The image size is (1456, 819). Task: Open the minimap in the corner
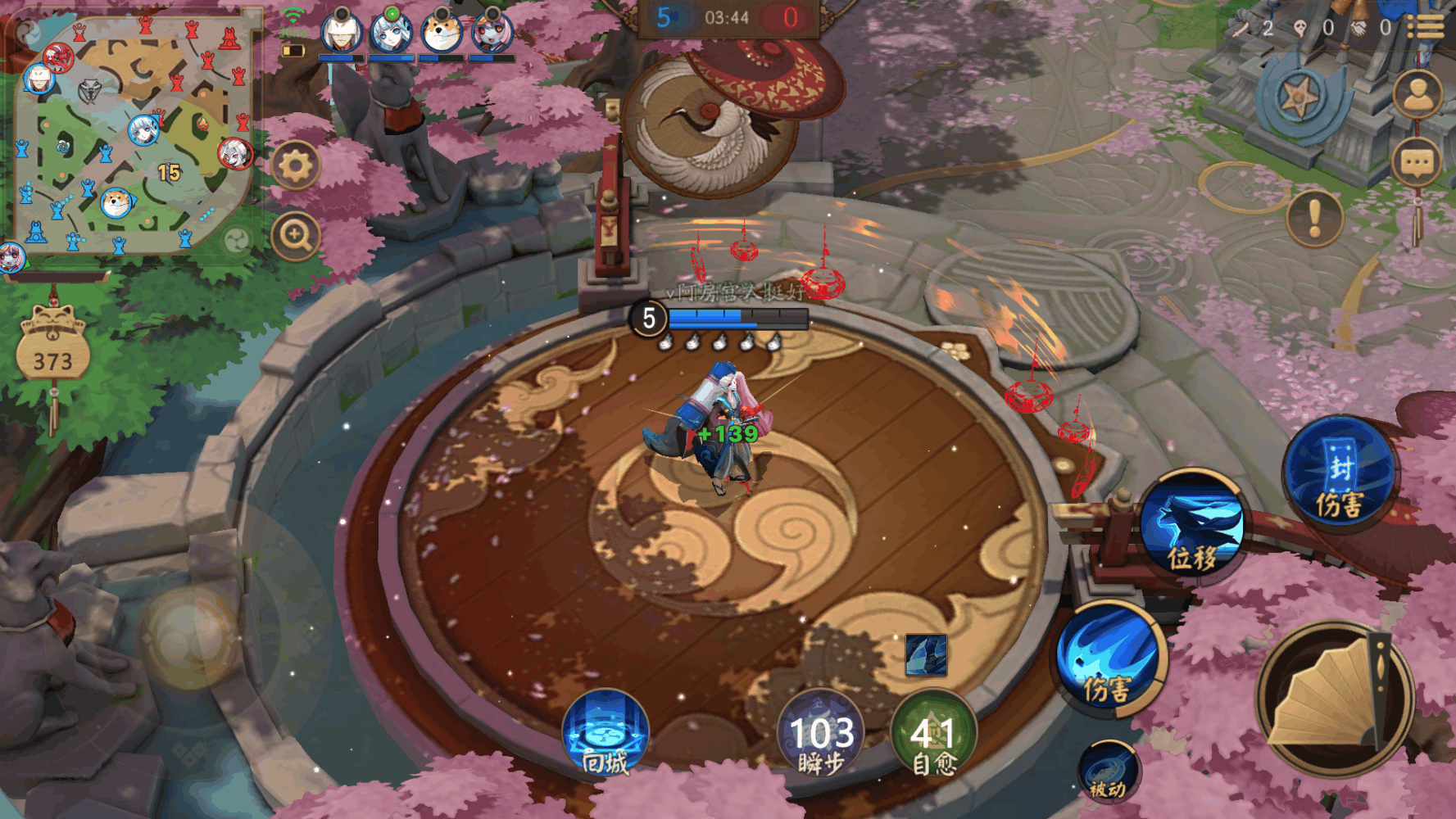(x=131, y=135)
